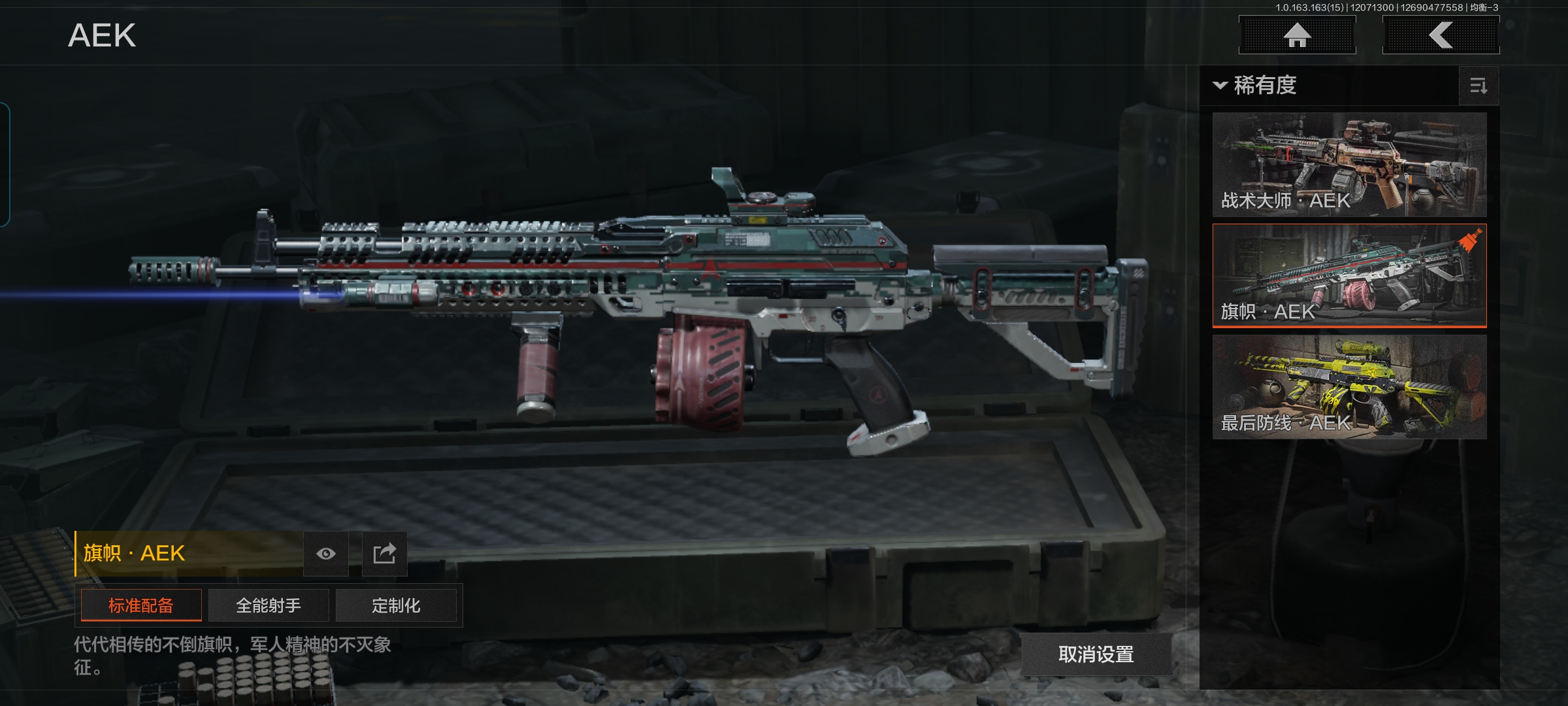Click the 取消设置 button
Screen dimensions: 1568x706
point(1096,654)
